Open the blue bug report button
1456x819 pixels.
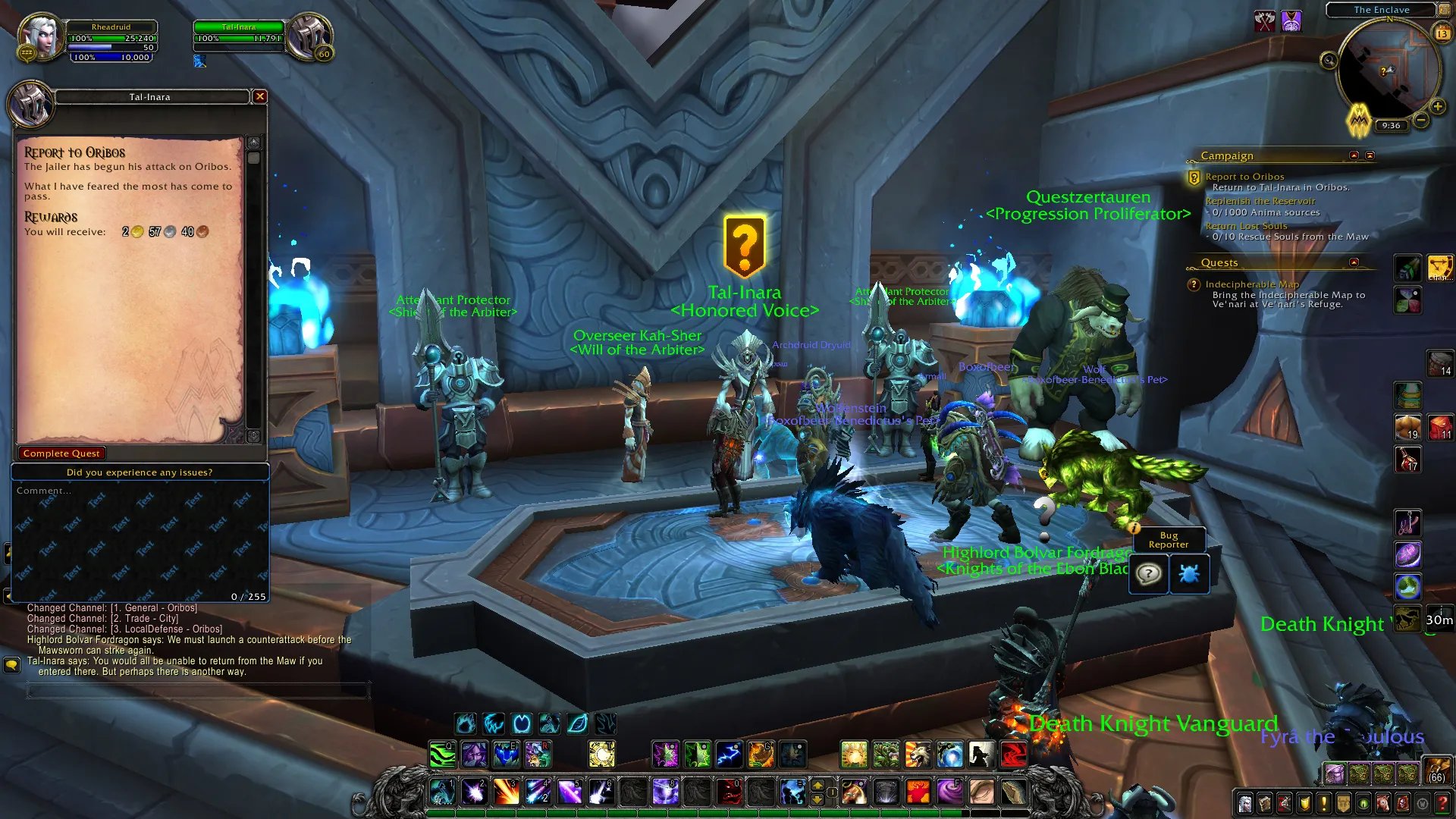point(1188,574)
